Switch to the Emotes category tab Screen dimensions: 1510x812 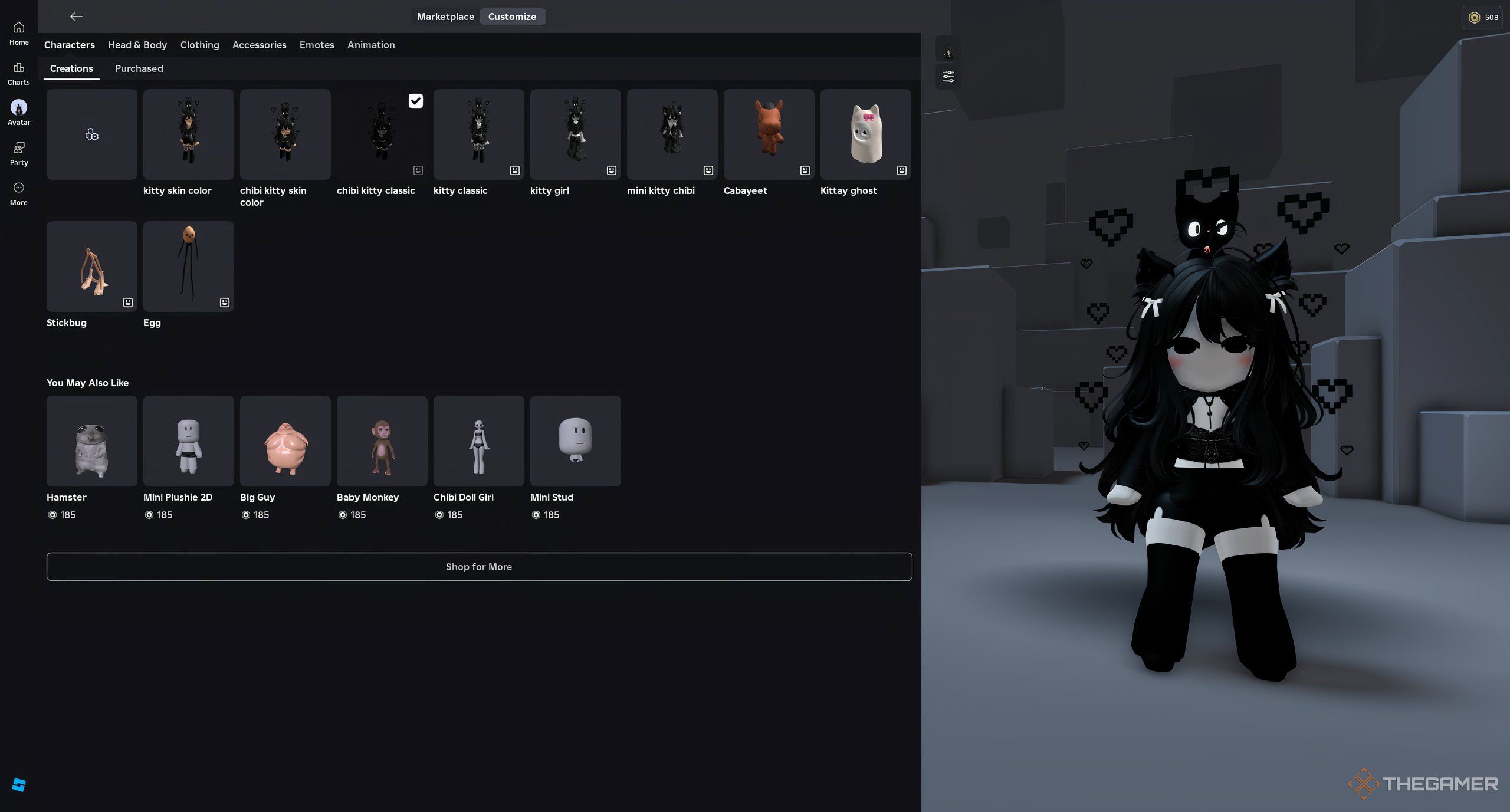(317, 45)
